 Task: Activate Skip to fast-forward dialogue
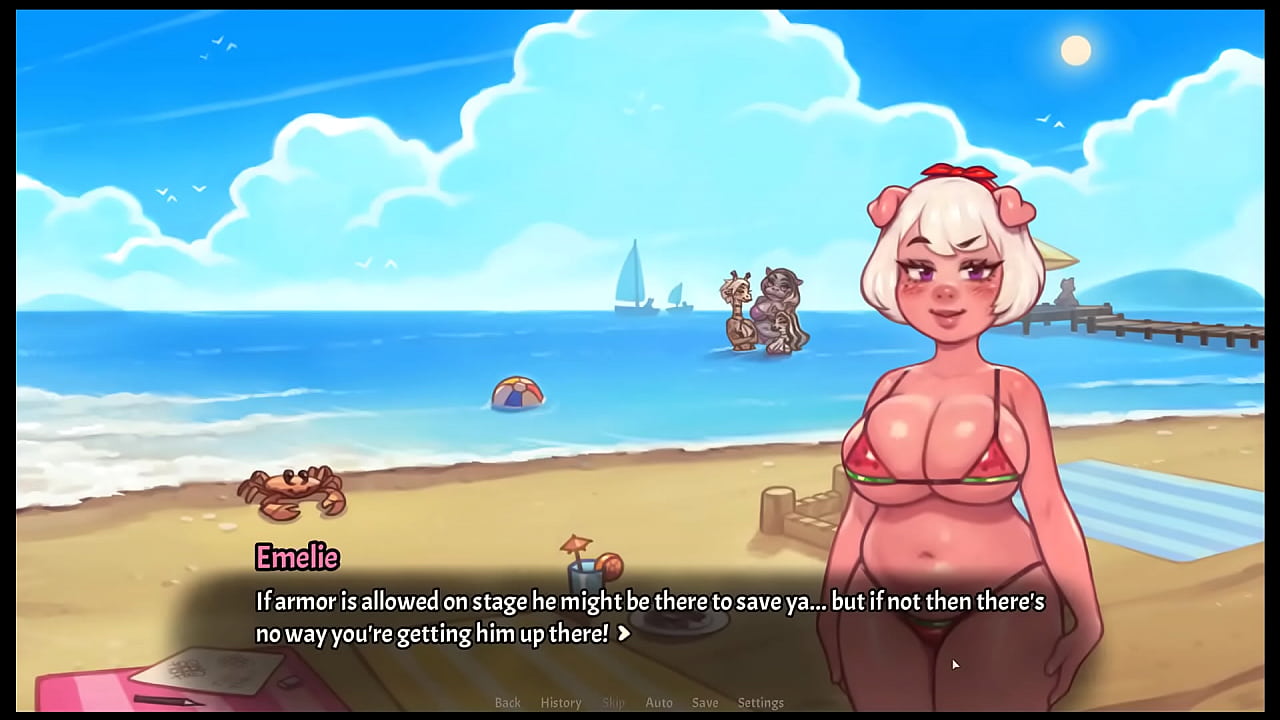(613, 703)
